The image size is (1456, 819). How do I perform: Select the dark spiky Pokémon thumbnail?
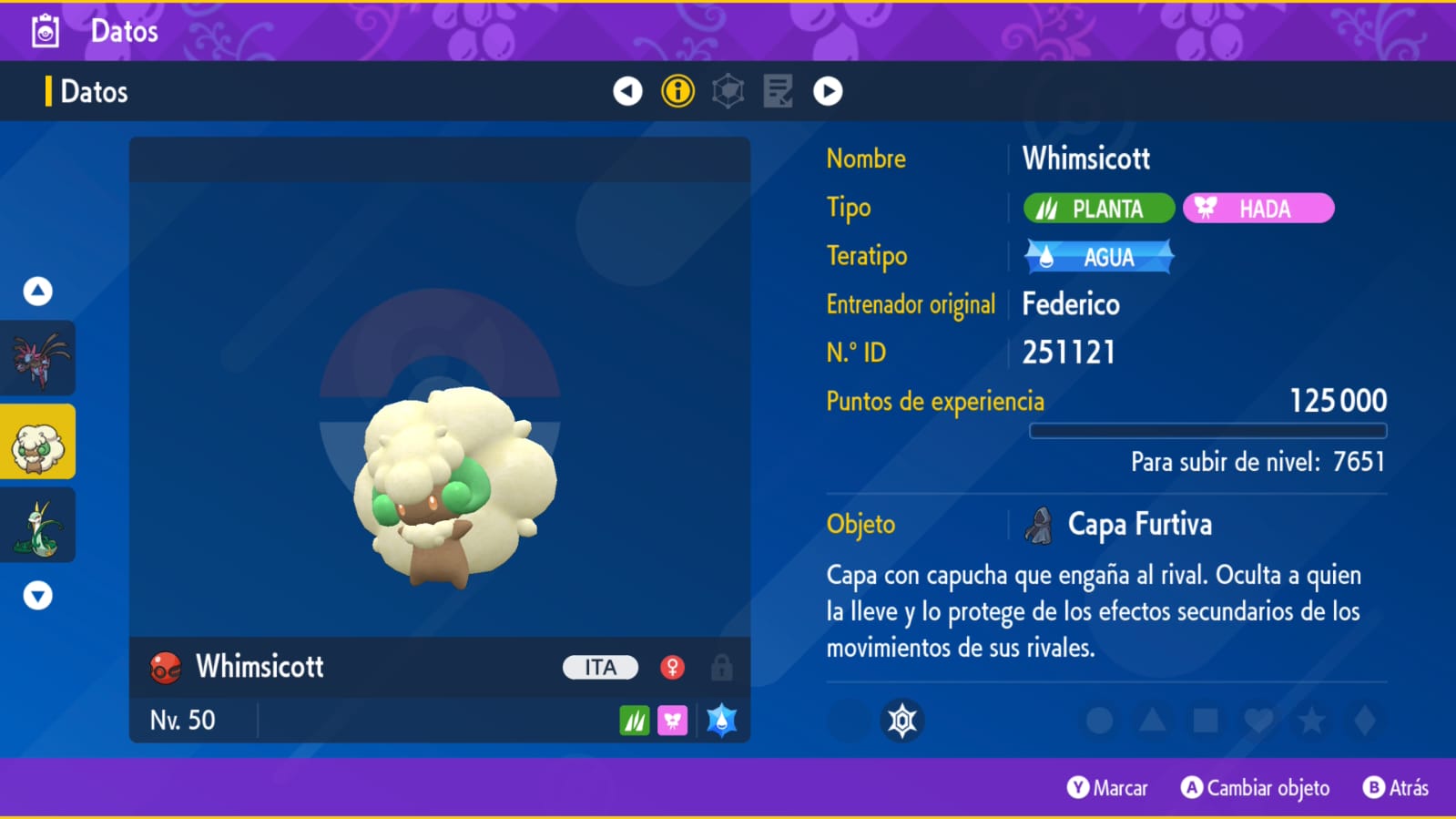click(x=37, y=359)
